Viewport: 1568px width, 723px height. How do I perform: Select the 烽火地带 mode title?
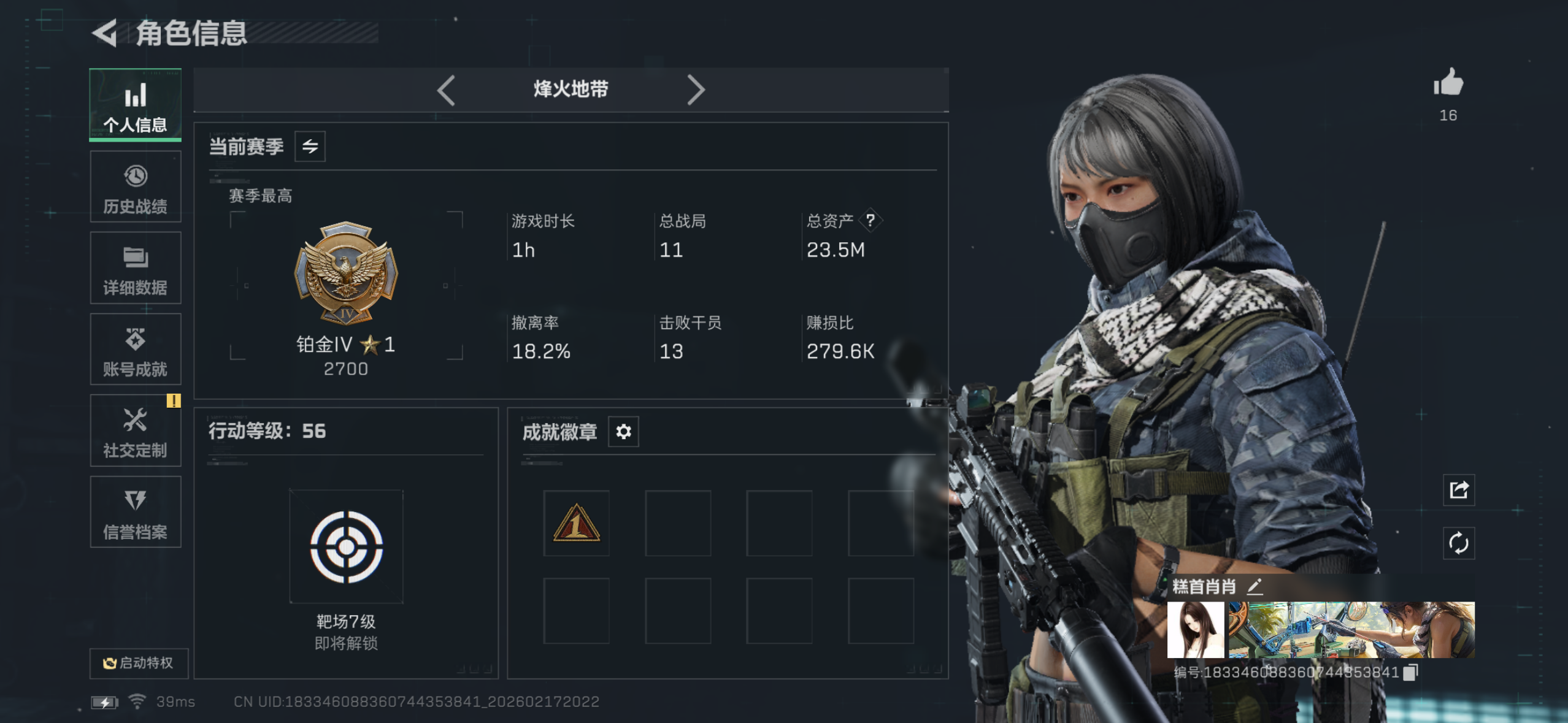click(x=570, y=90)
